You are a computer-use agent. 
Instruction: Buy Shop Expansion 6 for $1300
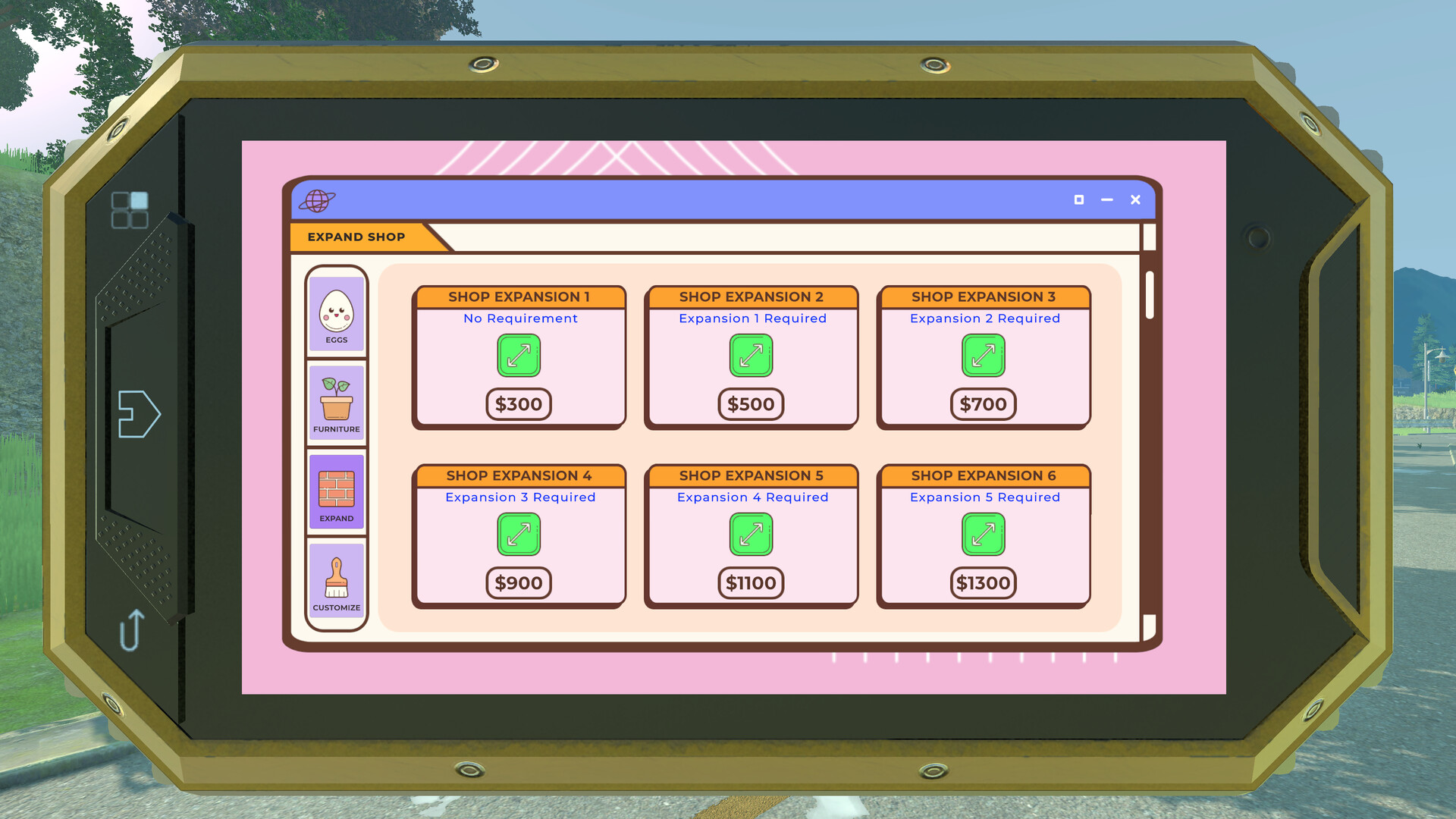pos(984,583)
